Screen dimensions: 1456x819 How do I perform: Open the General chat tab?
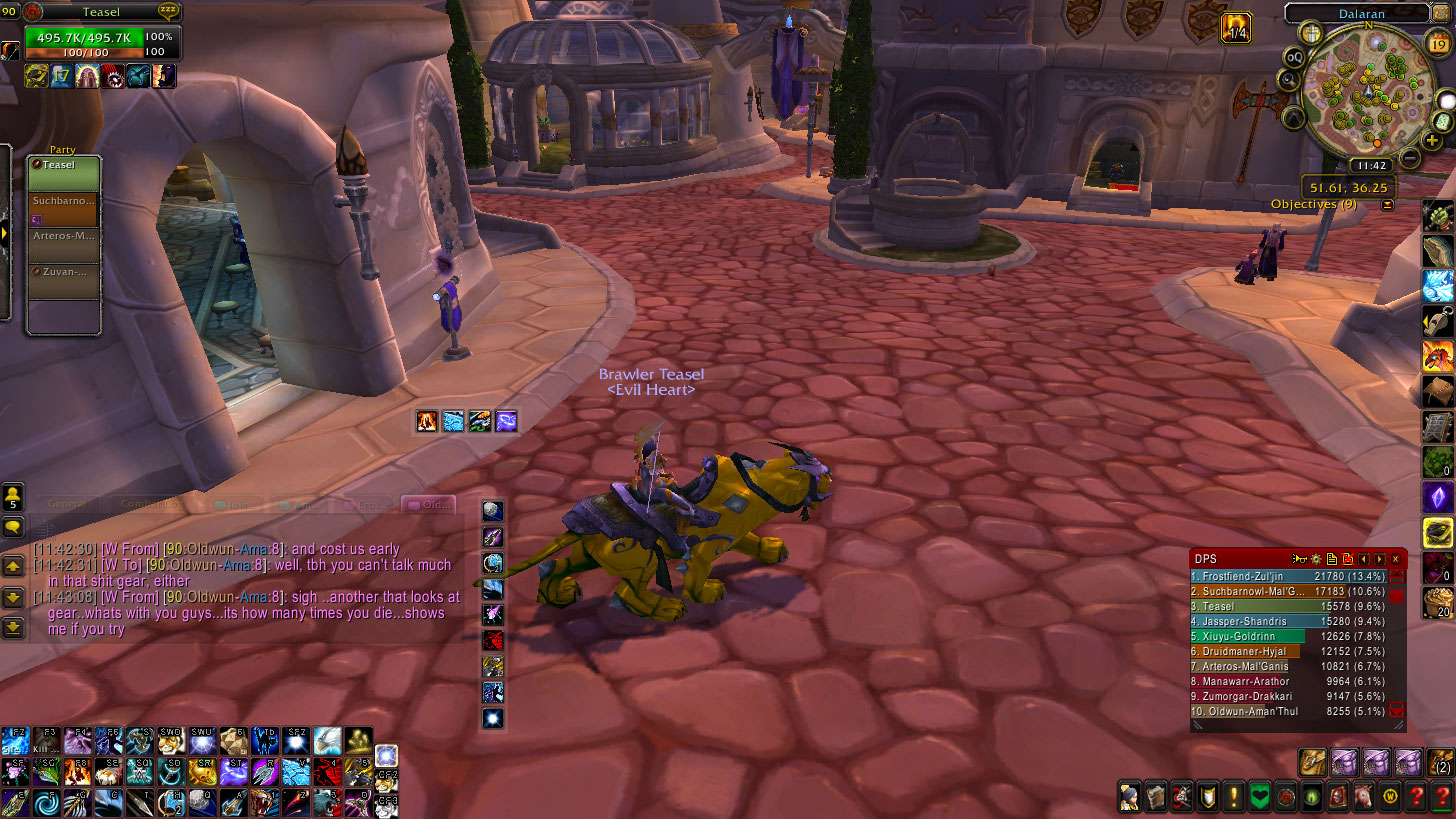[x=67, y=505]
